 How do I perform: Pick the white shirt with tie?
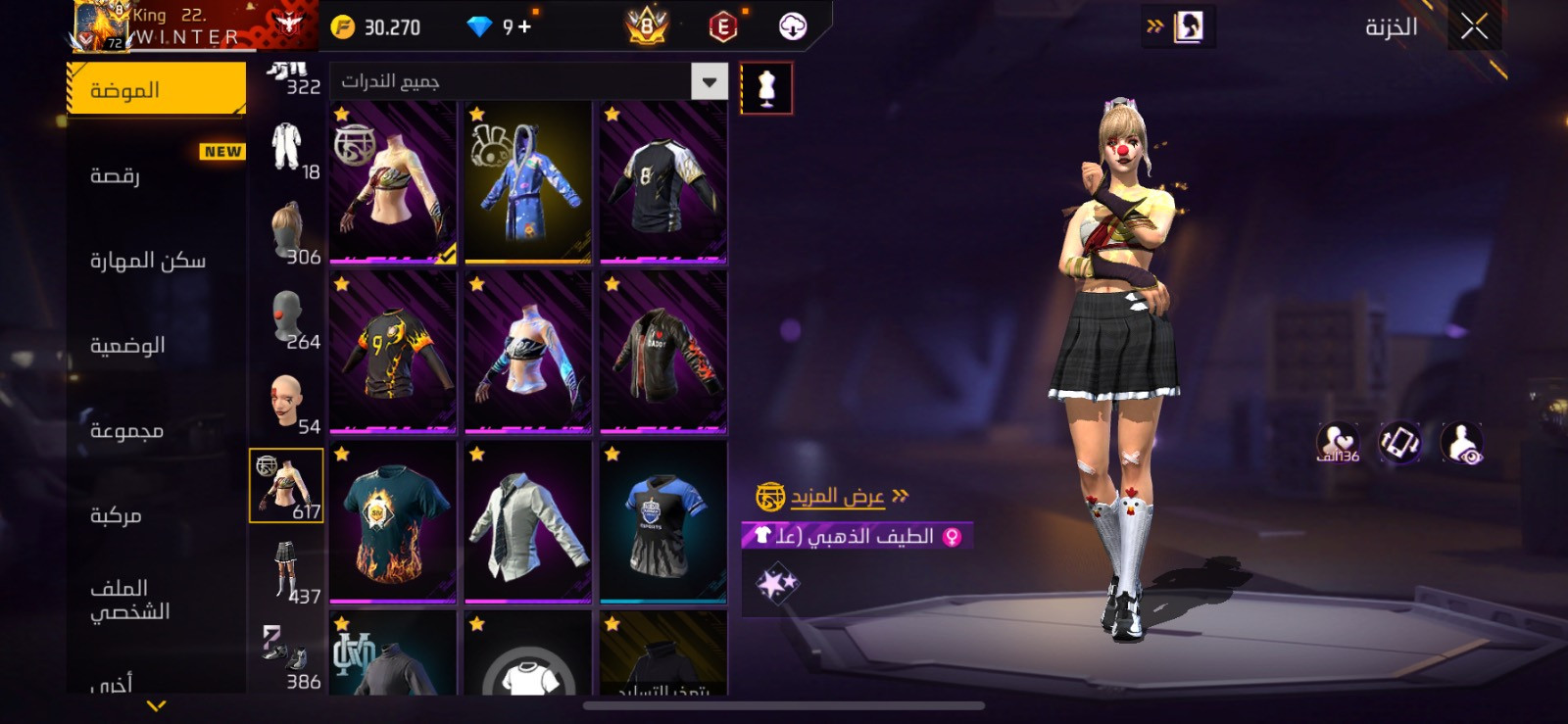(x=527, y=522)
